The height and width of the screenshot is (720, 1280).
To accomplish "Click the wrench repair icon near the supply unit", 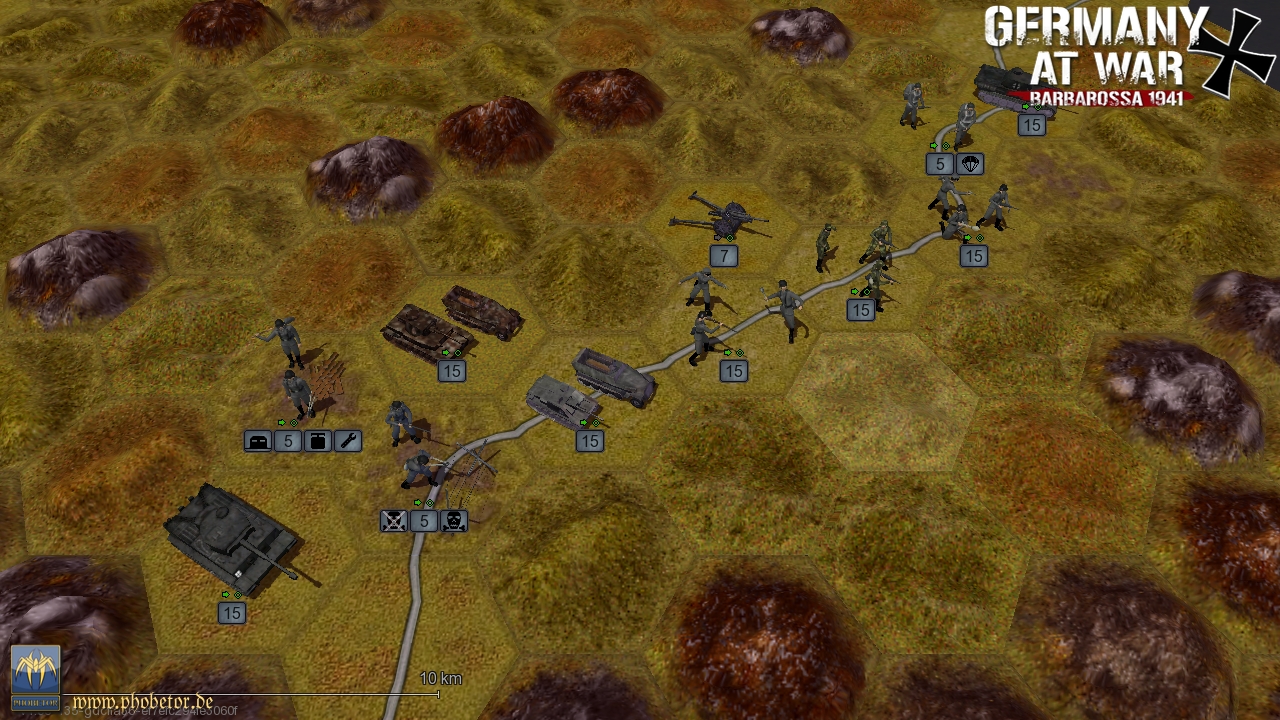I will click(x=348, y=440).
